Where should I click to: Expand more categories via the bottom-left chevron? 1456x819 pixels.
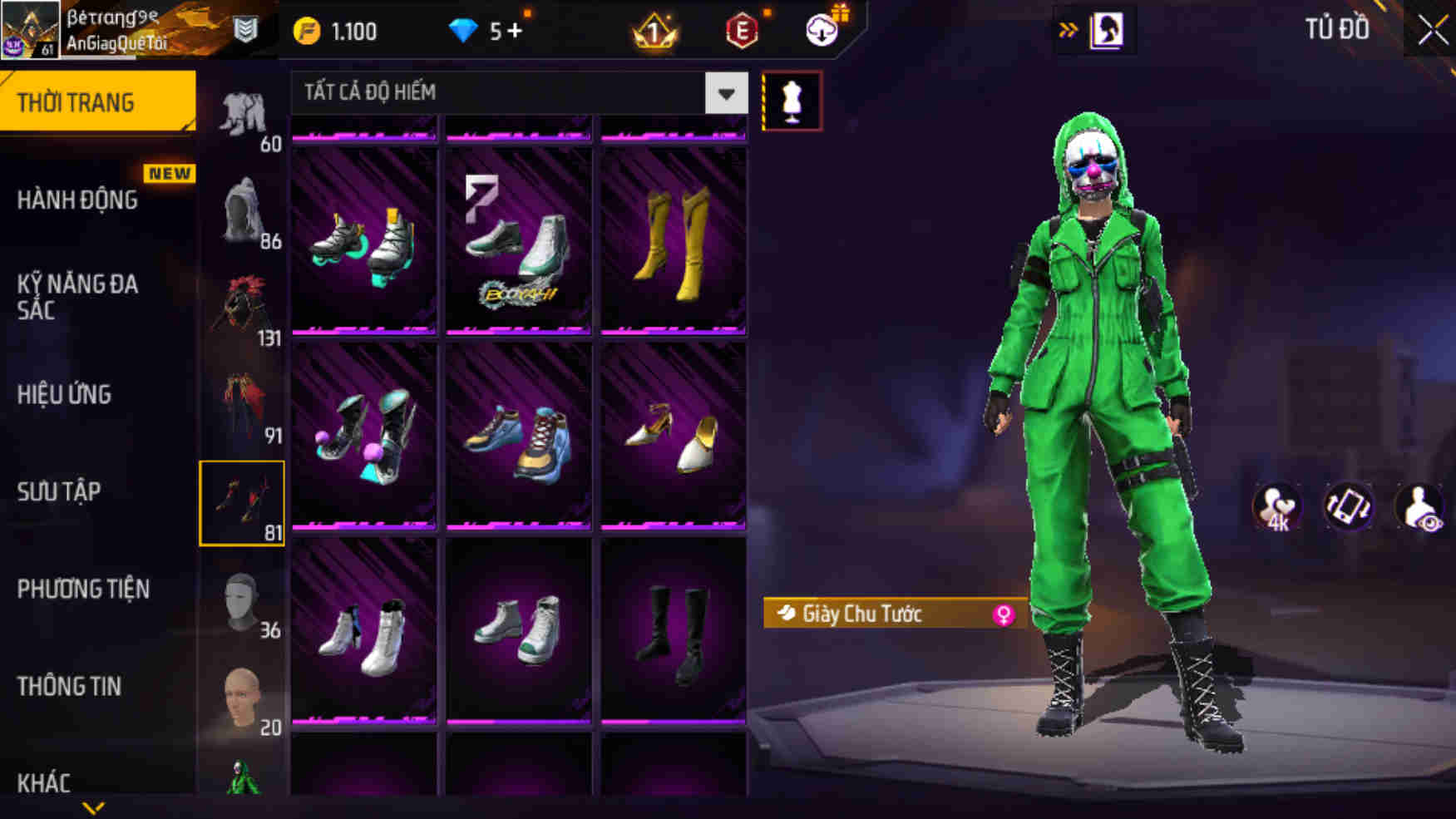(91, 807)
